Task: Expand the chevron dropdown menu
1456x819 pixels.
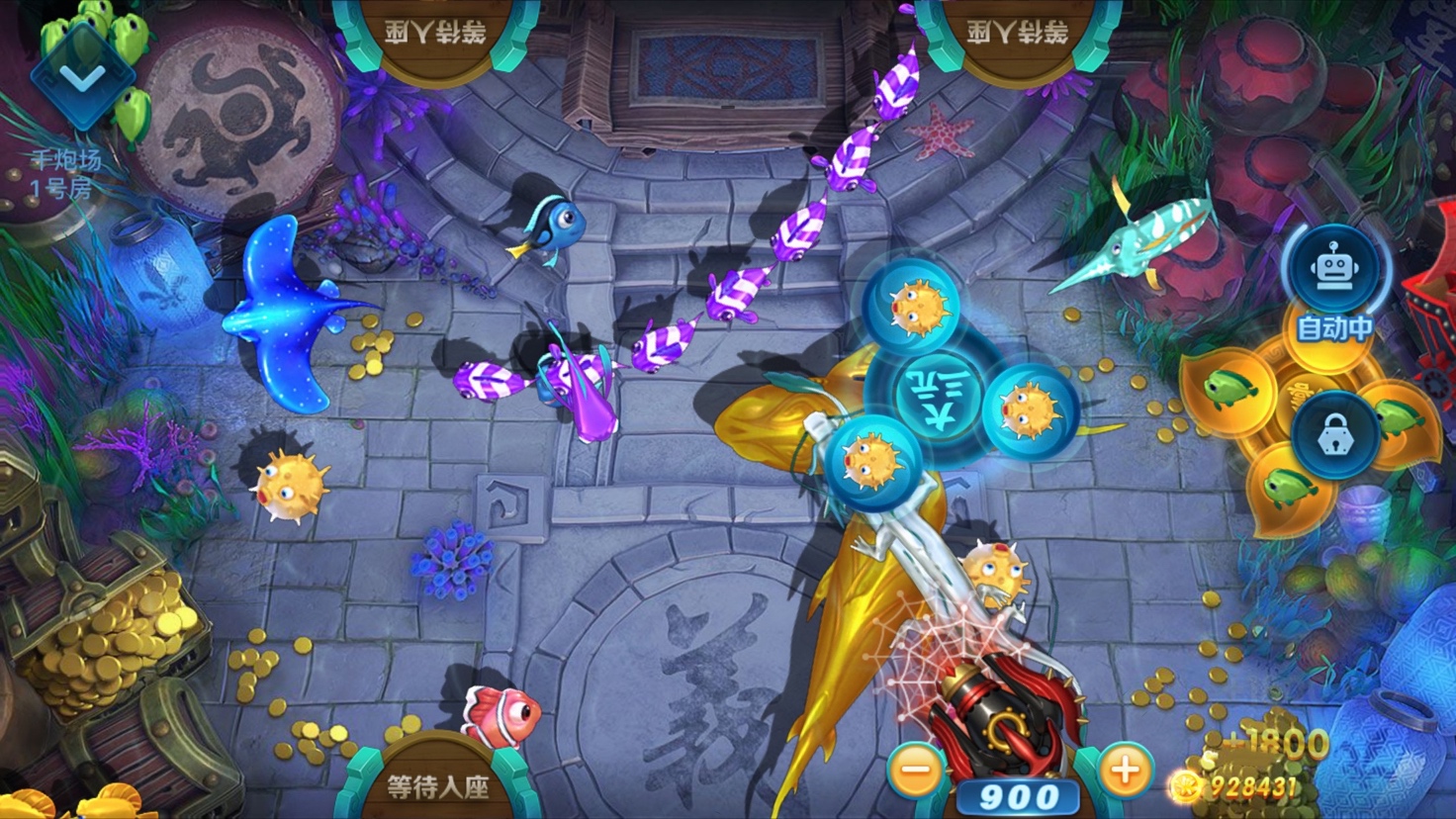Action: [x=83, y=75]
